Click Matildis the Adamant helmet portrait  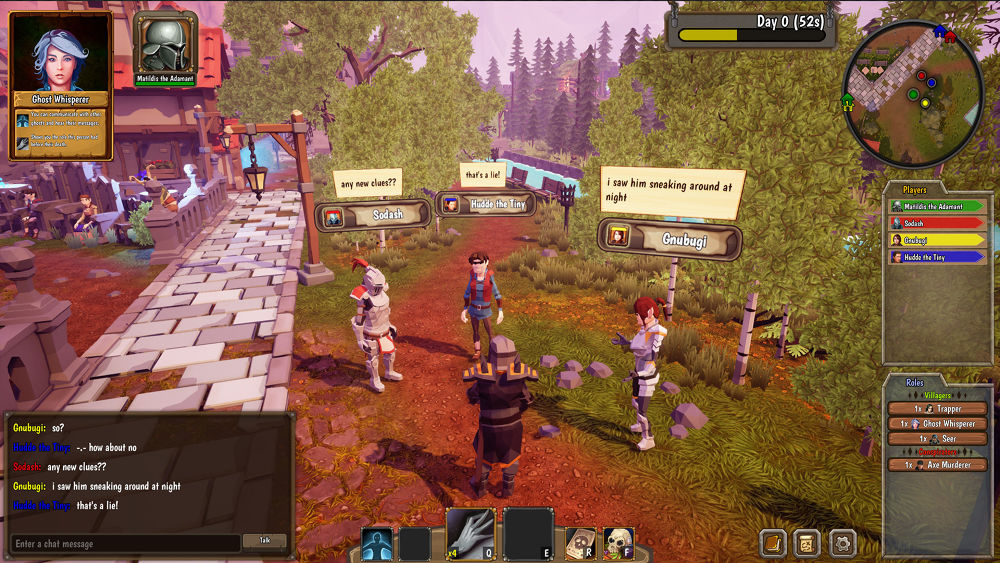point(165,44)
